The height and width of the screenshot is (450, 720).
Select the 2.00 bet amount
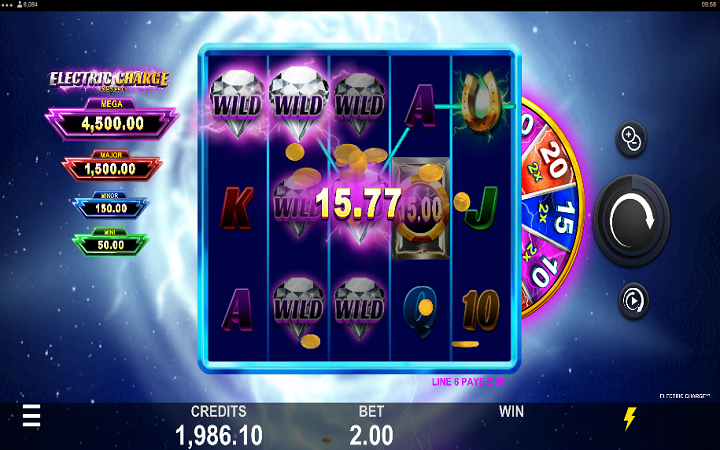371,434
